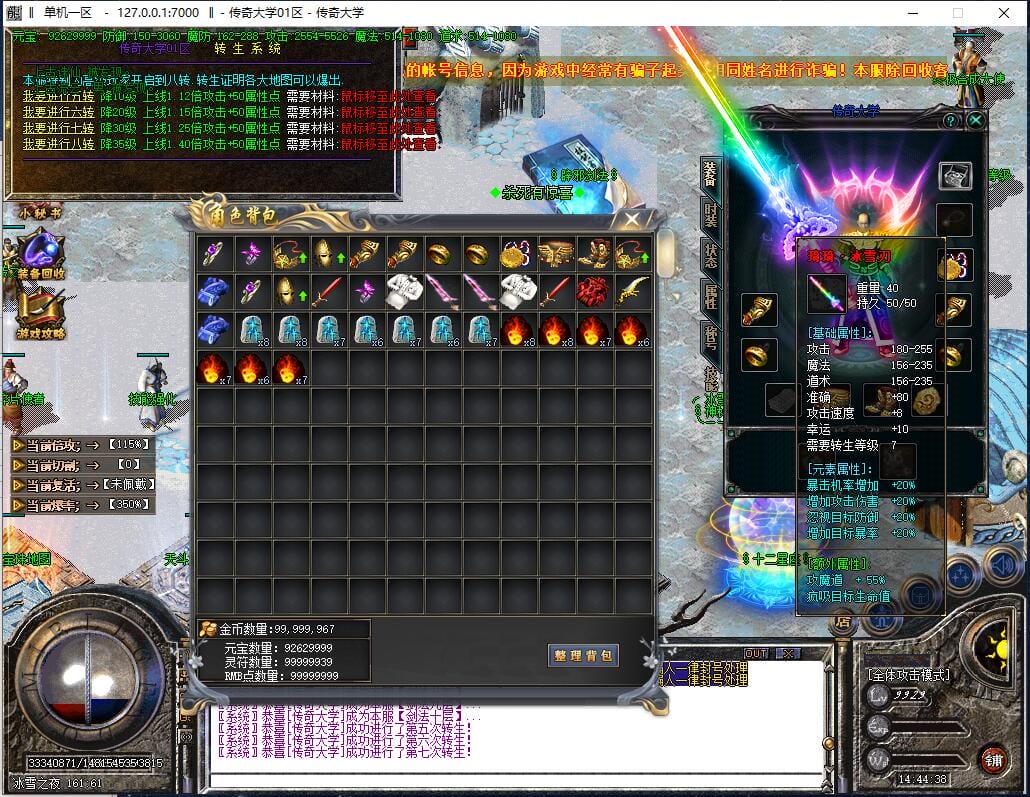Open the 装备回收 equipment recycle icon
Image resolution: width=1030 pixels, height=797 pixels.
pyautogui.click(x=40, y=254)
